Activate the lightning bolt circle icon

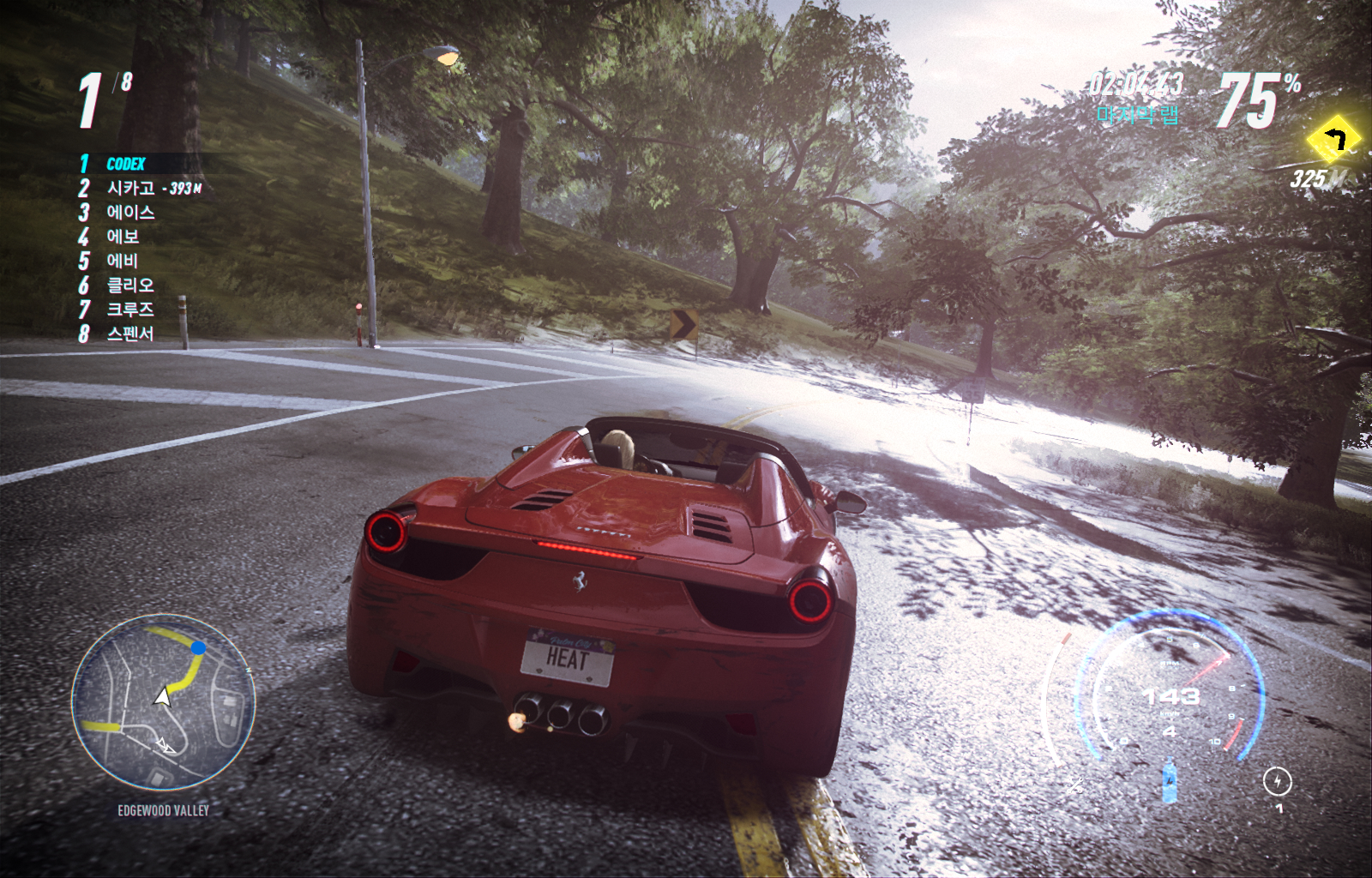tap(1277, 781)
